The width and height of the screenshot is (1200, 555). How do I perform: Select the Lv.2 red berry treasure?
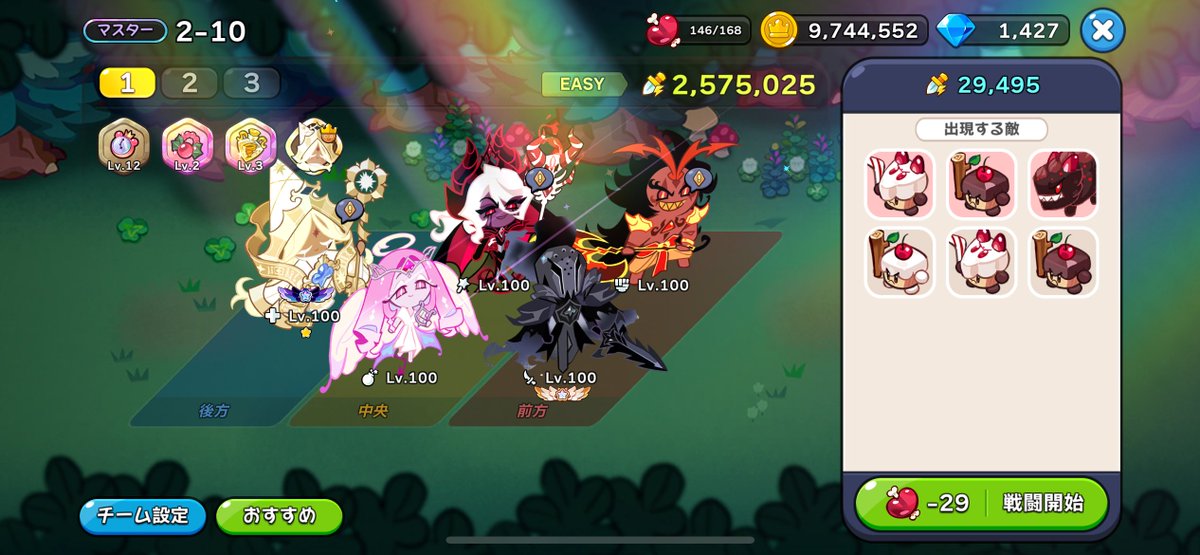pos(187,146)
